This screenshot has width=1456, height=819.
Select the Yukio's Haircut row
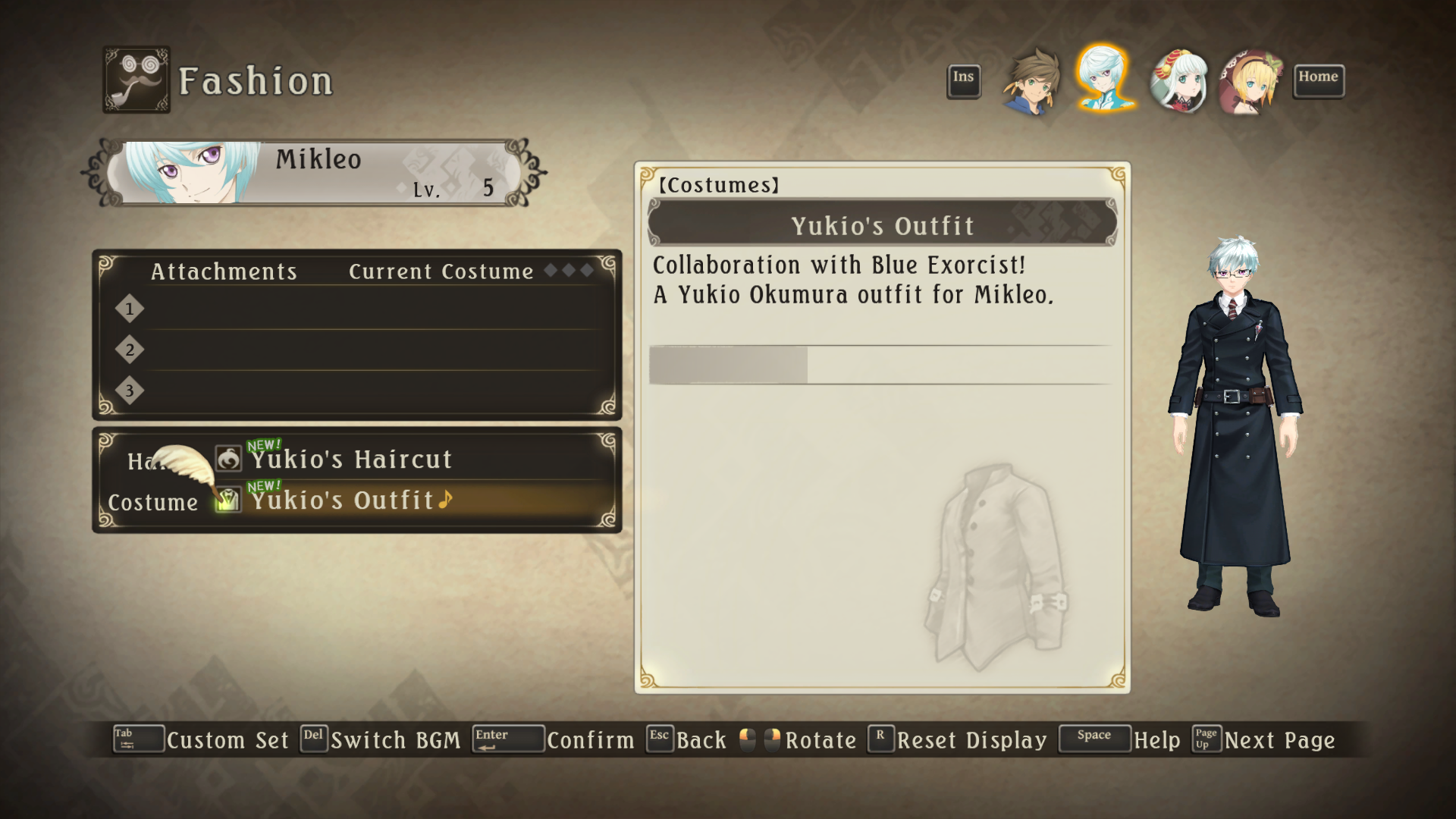tap(352, 460)
